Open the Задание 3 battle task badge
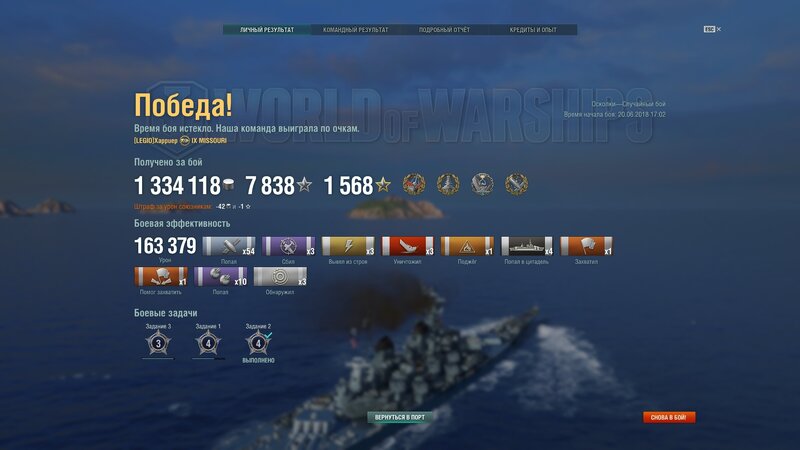The width and height of the screenshot is (800, 450). pyautogui.click(x=155, y=344)
